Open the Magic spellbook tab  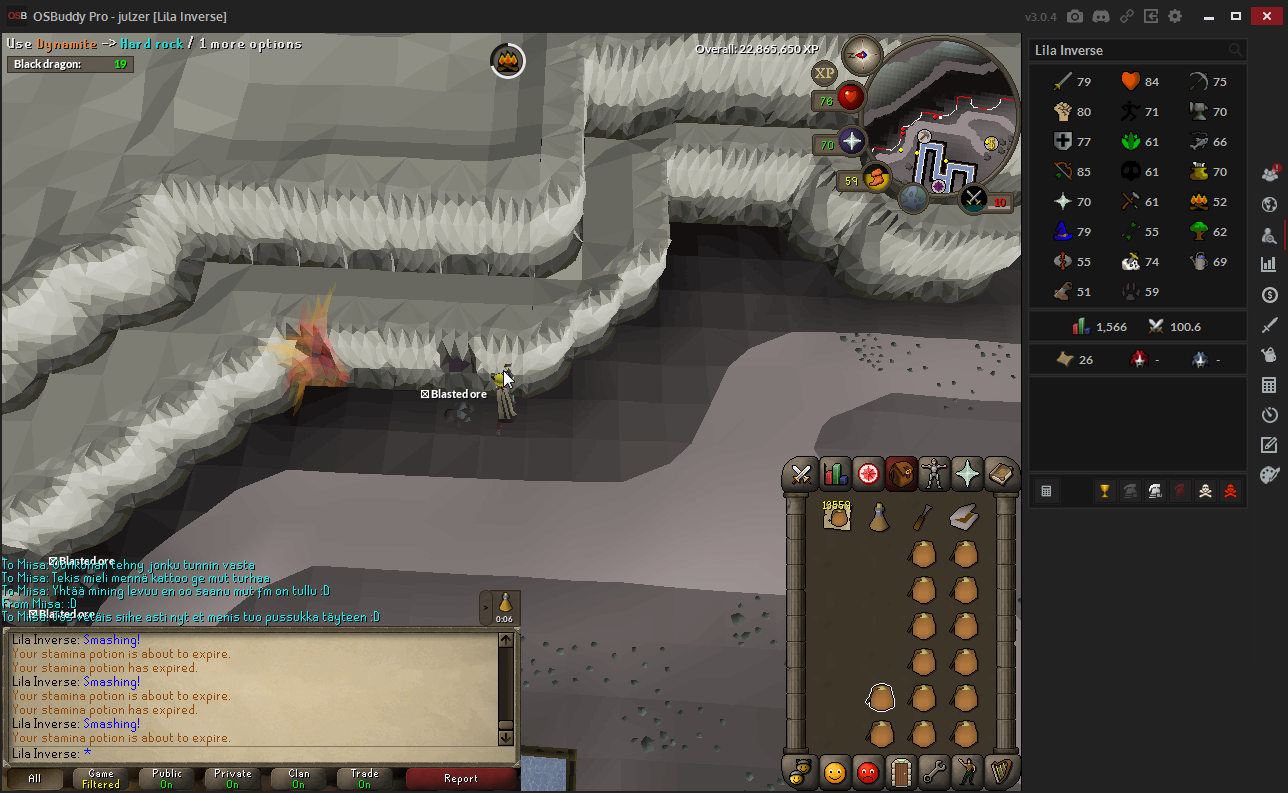[1000, 474]
